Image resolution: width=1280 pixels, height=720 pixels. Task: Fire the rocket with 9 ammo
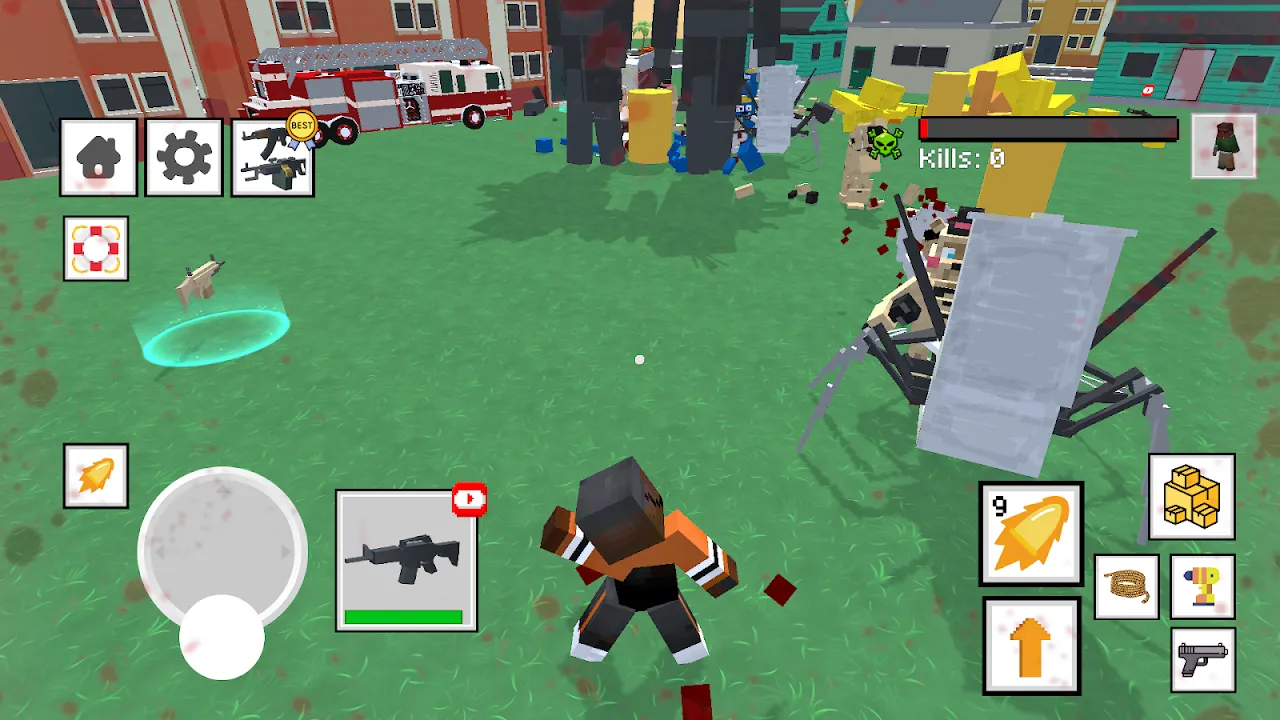coord(1031,534)
